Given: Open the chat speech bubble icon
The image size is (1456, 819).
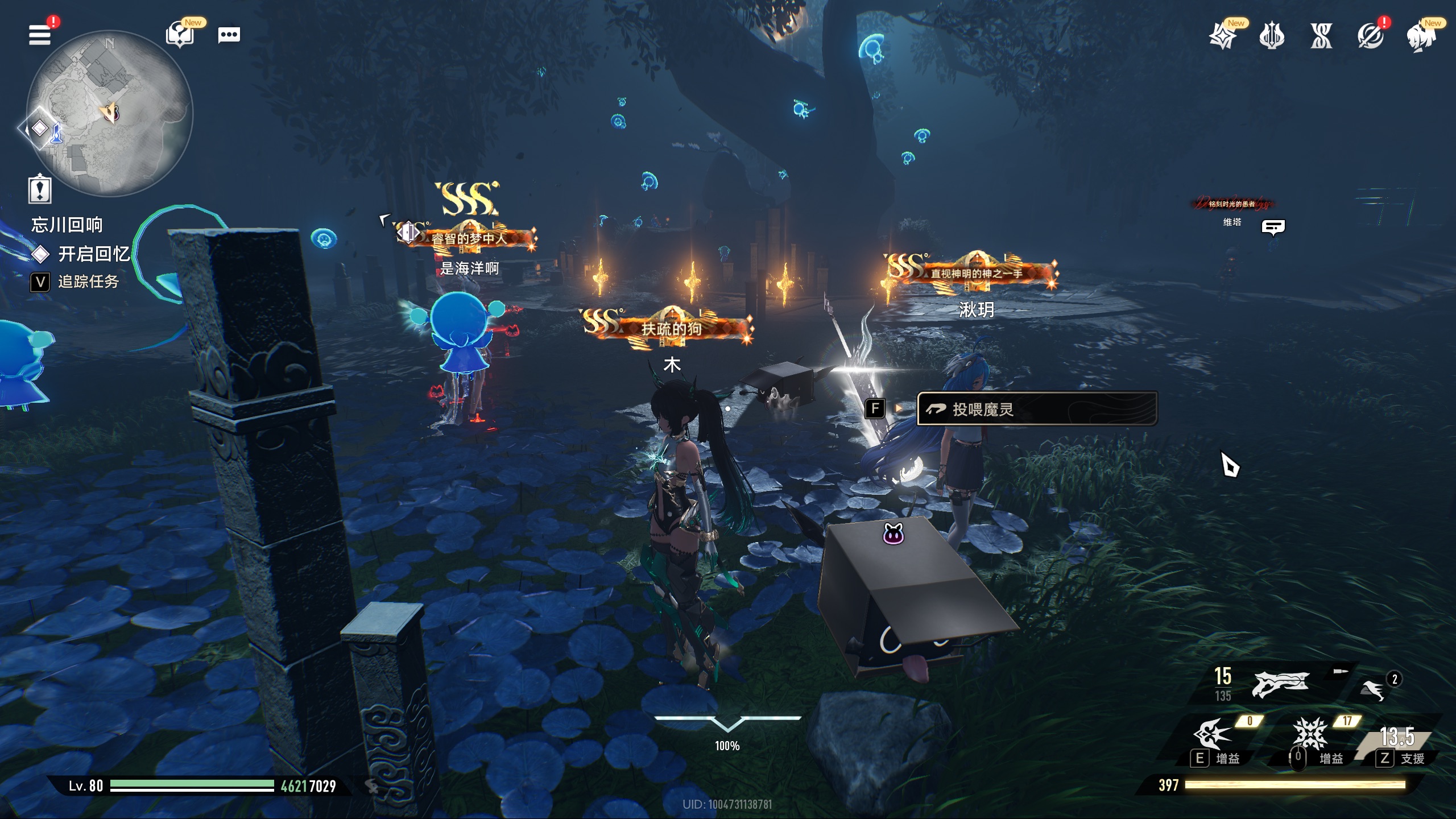Looking at the screenshot, I should (x=229, y=35).
